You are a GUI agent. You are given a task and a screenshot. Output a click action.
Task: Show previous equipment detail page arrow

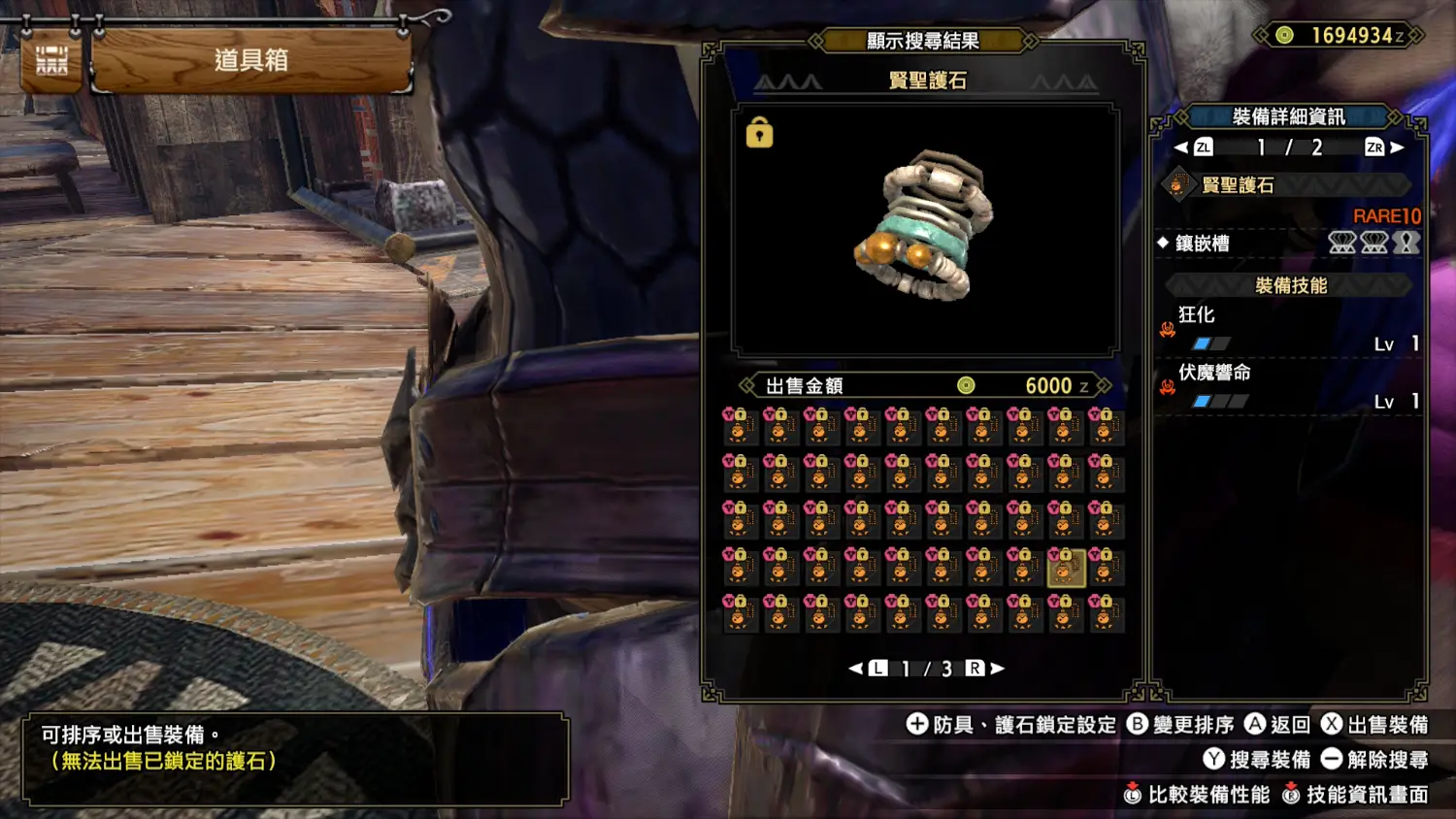coord(1181,147)
